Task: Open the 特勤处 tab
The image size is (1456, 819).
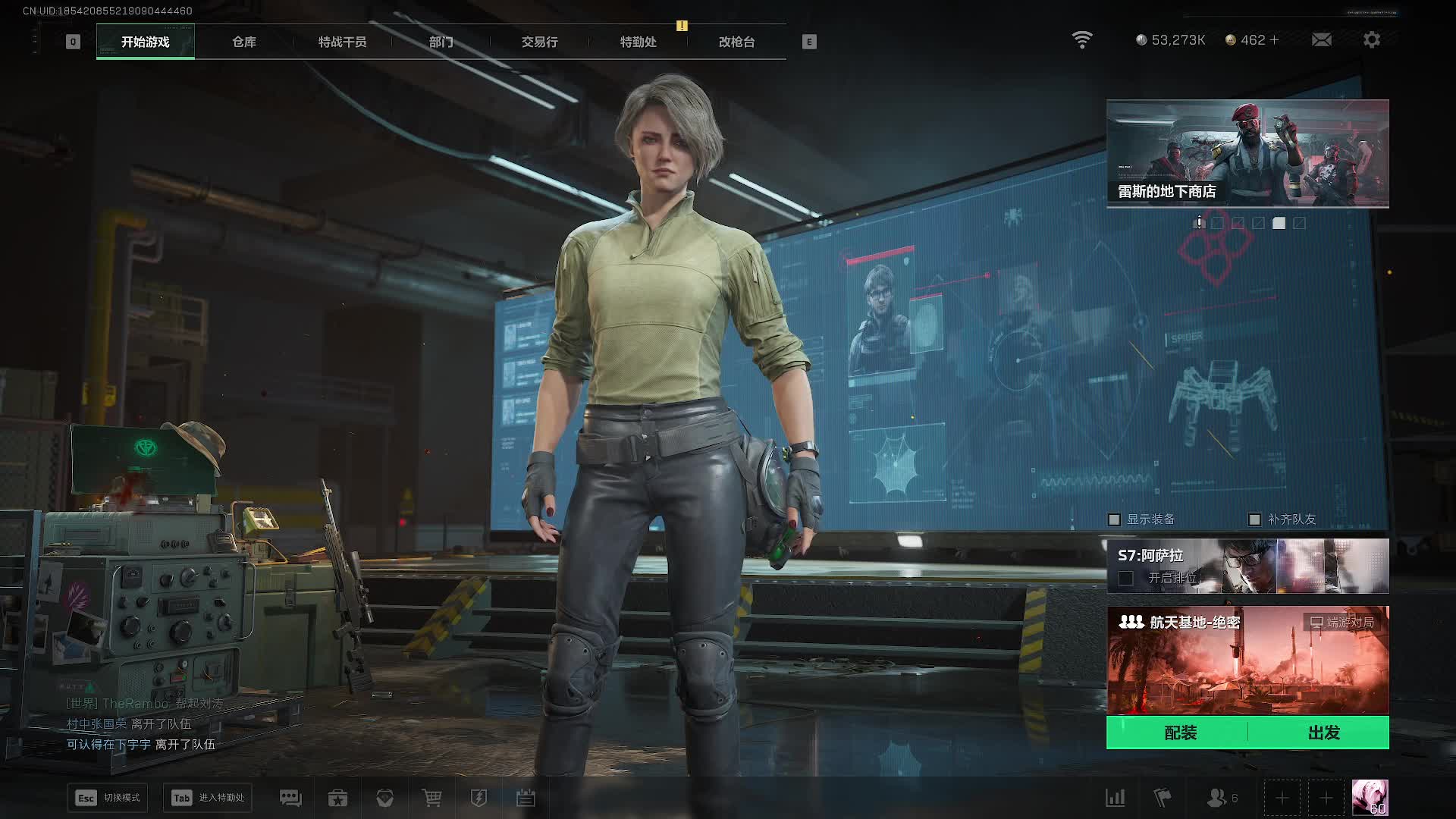Action: tap(638, 42)
